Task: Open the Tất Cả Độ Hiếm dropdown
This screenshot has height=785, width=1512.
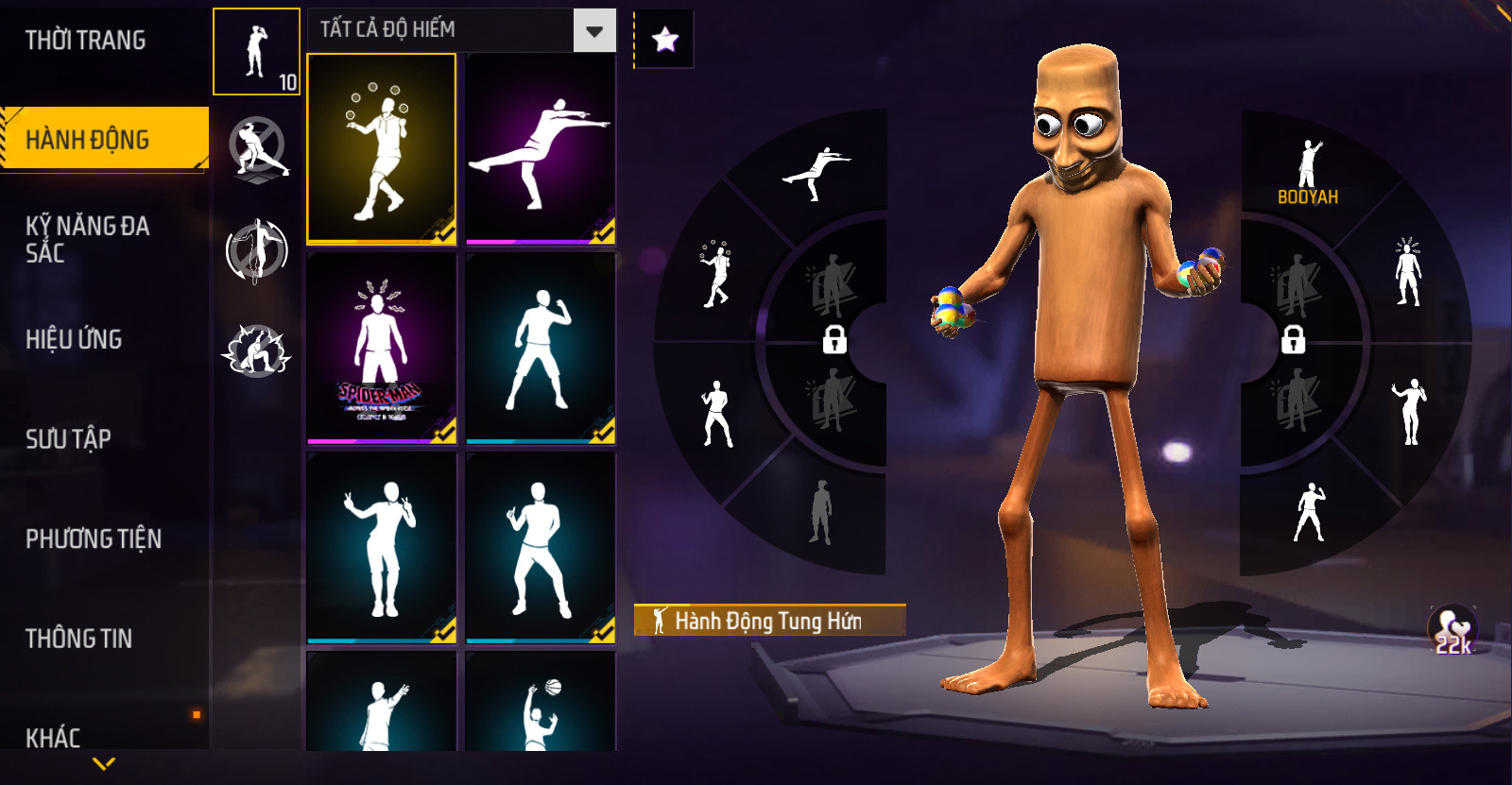Action: pyautogui.click(x=594, y=31)
